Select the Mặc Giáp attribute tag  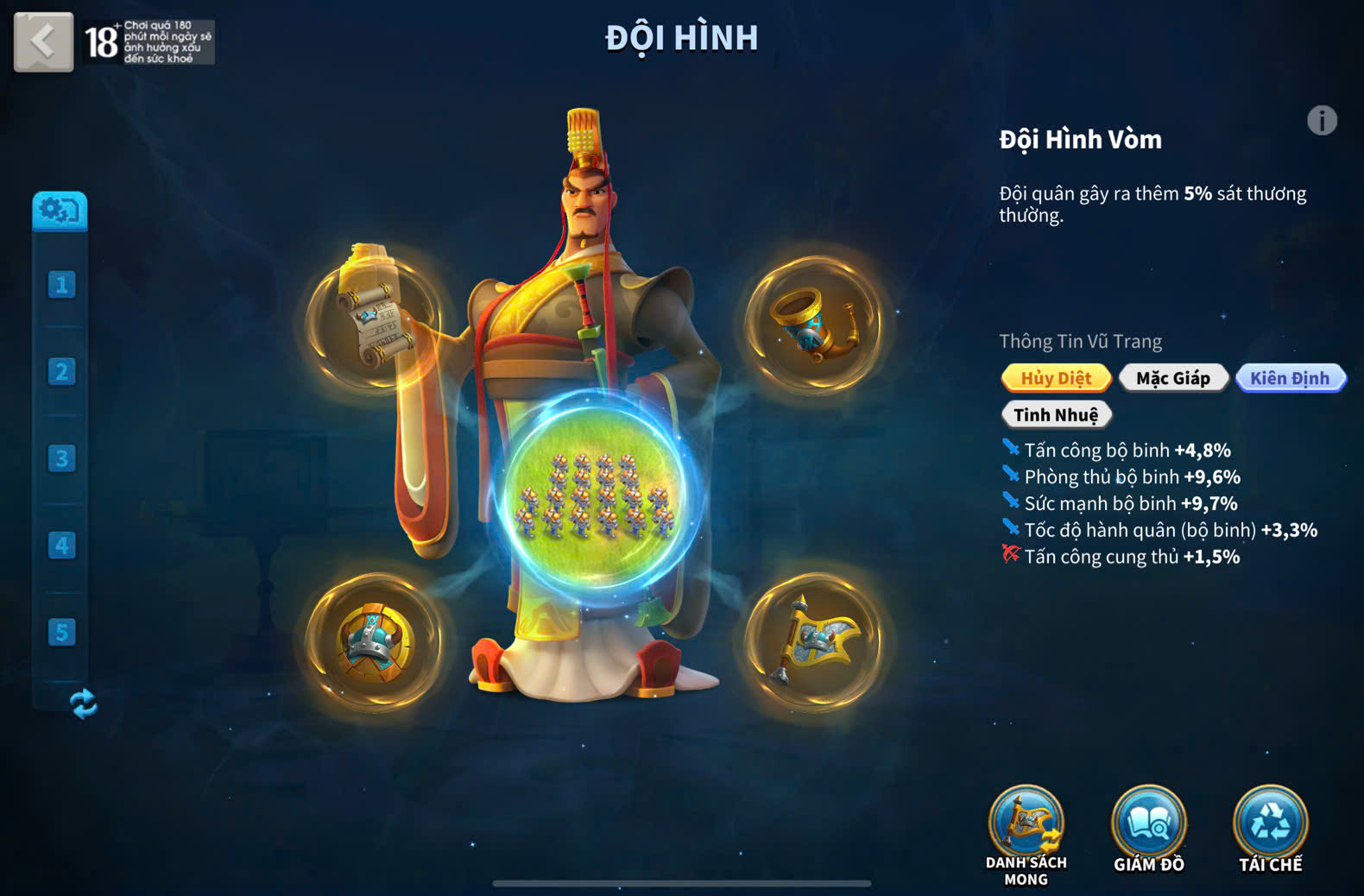[1172, 378]
